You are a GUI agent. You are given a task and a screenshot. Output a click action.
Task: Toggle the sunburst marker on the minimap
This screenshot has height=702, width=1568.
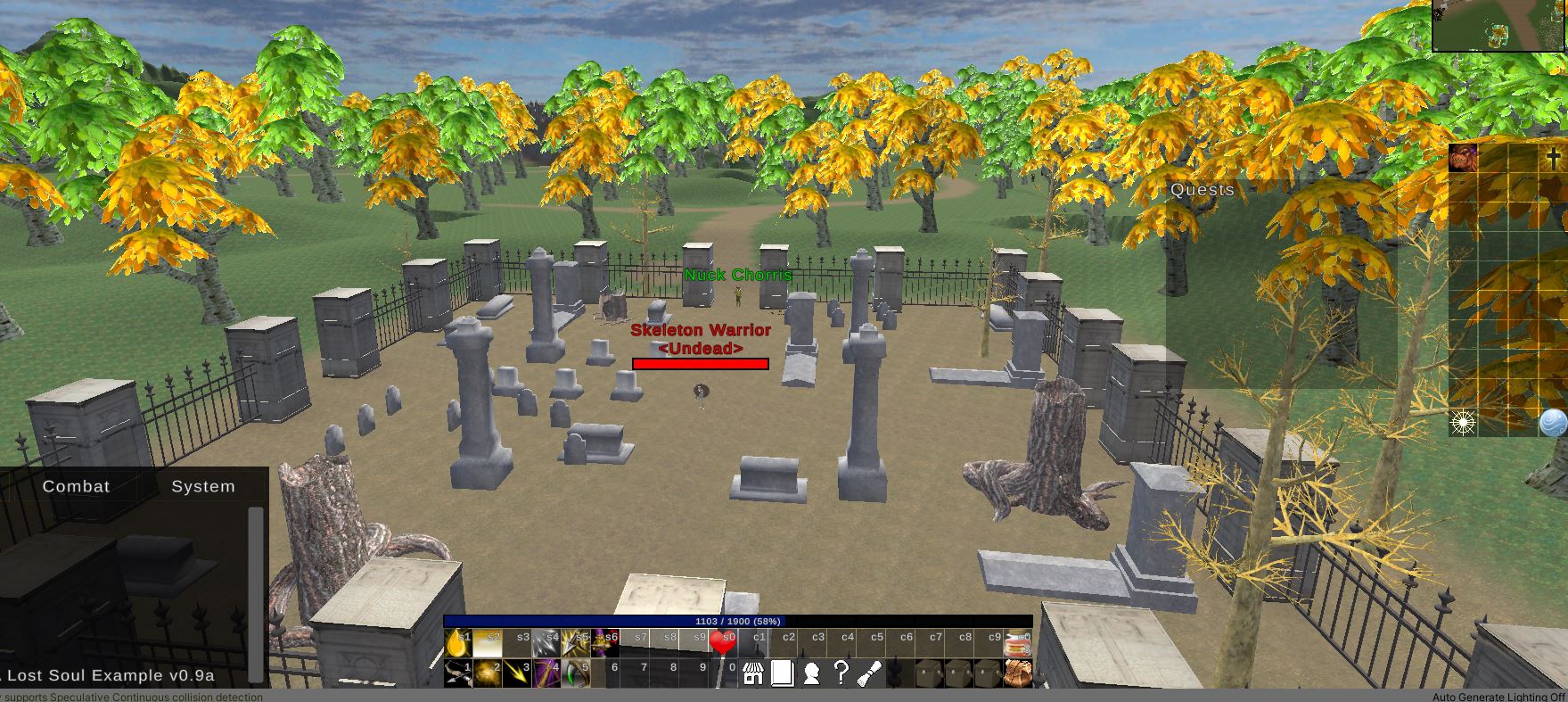pos(1464,420)
